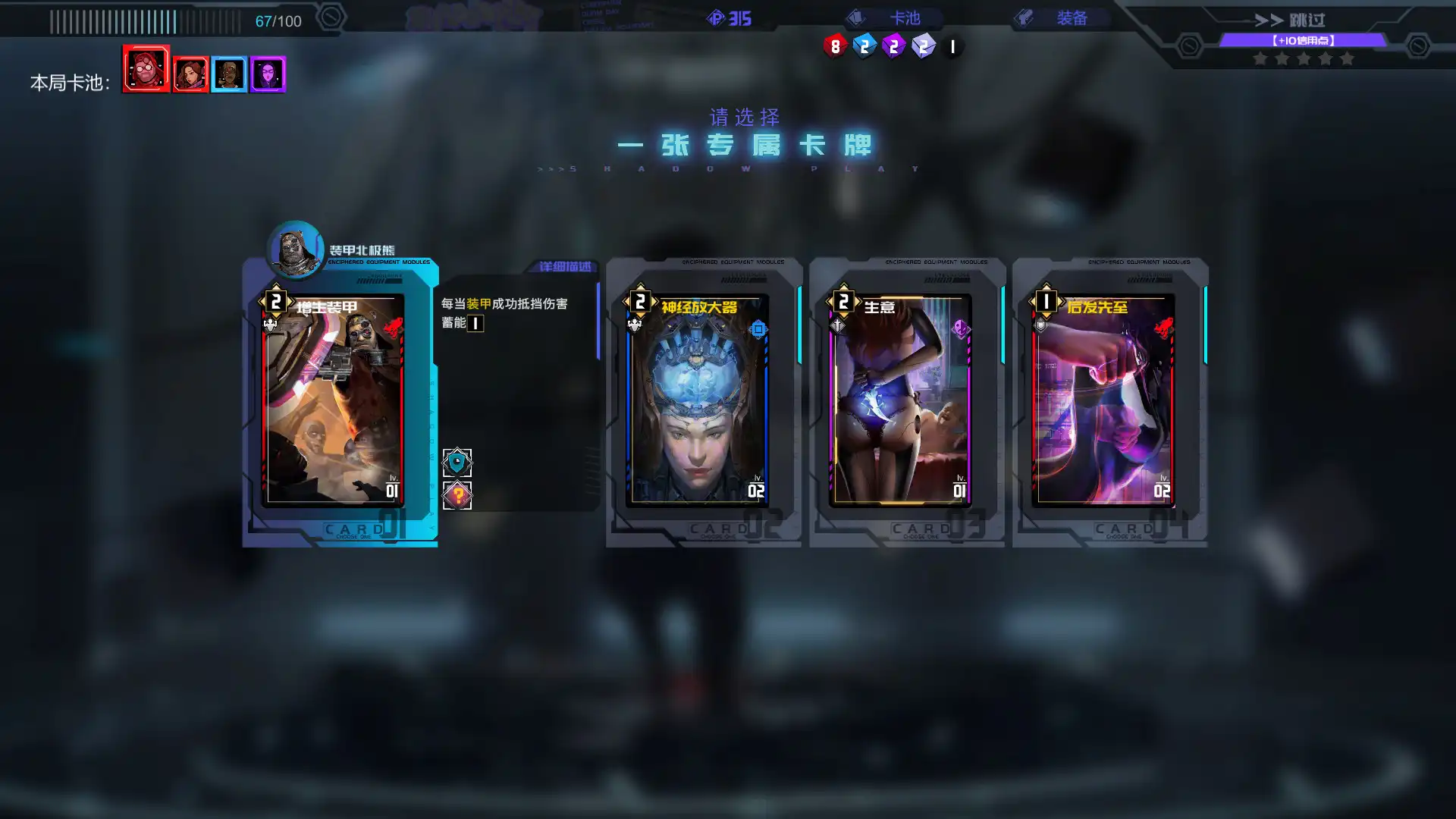The height and width of the screenshot is (819, 1456).
Task: Click the red gem counter showing 8
Action: [x=836, y=45]
